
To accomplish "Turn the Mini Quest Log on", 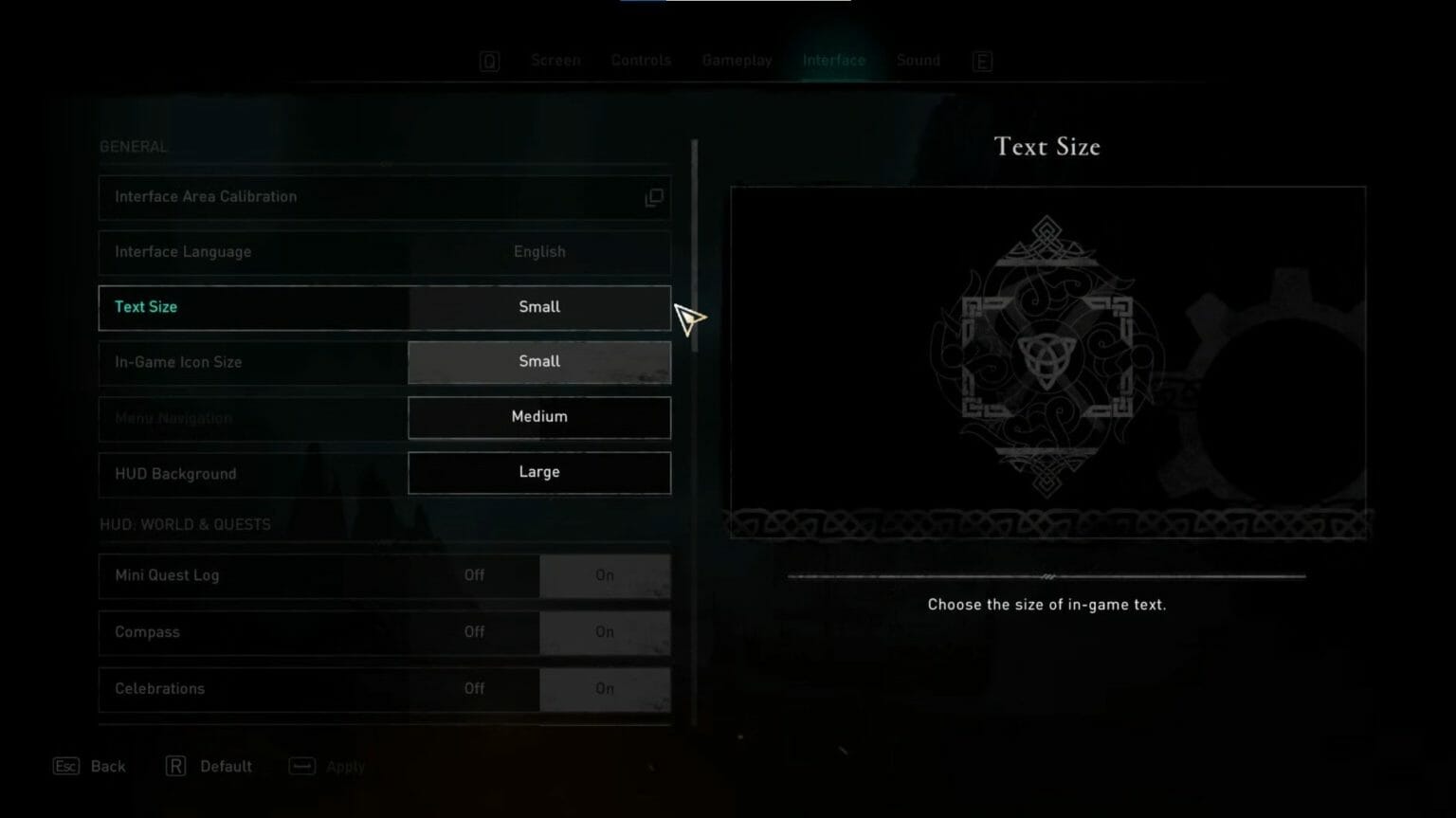I will (605, 575).
